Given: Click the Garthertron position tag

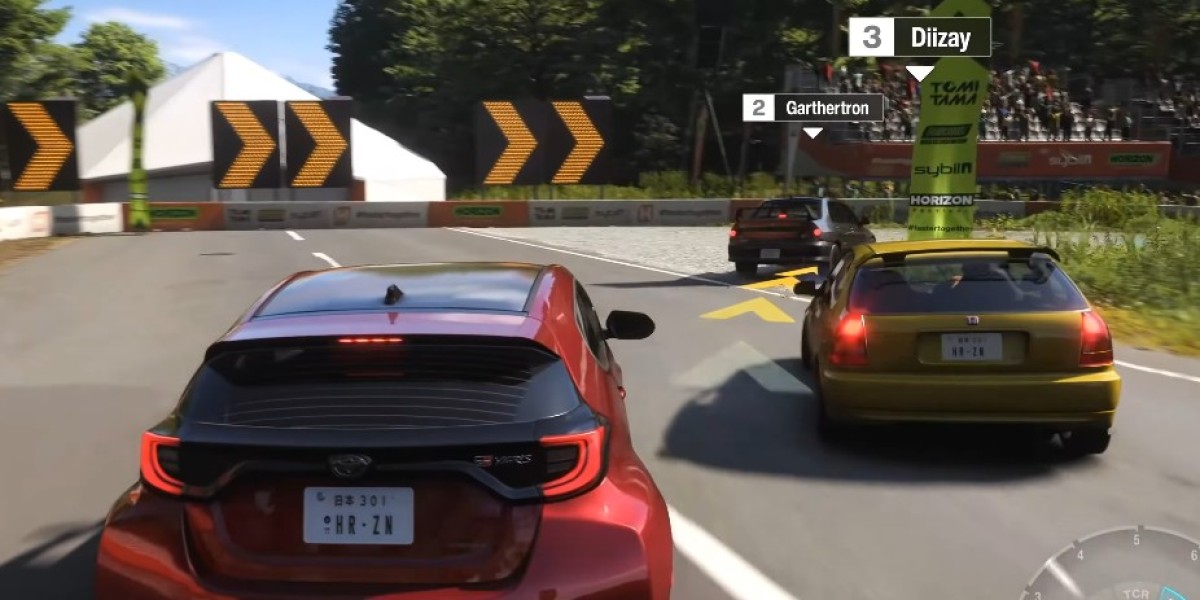Looking at the screenshot, I should tap(813, 108).
